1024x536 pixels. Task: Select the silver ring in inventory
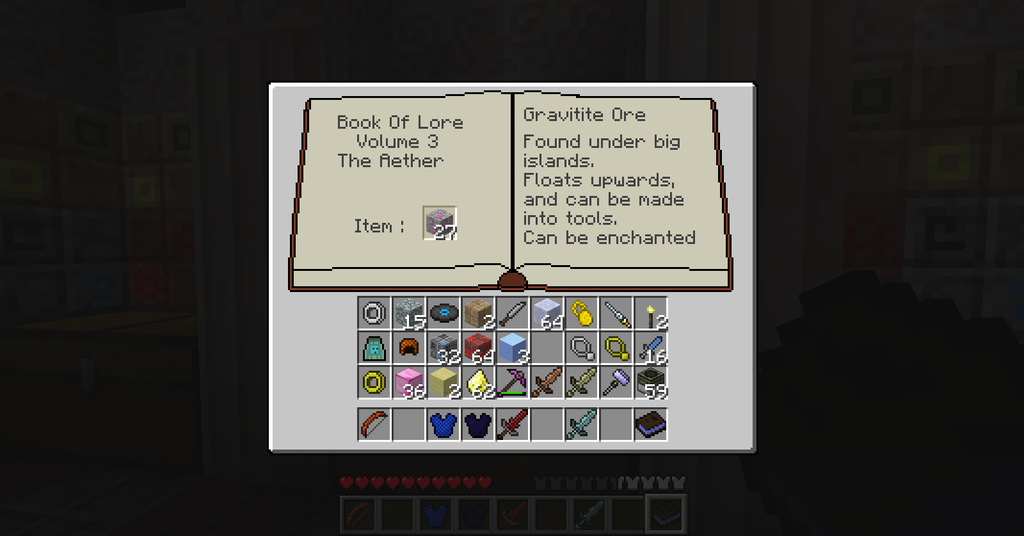[x=374, y=313]
